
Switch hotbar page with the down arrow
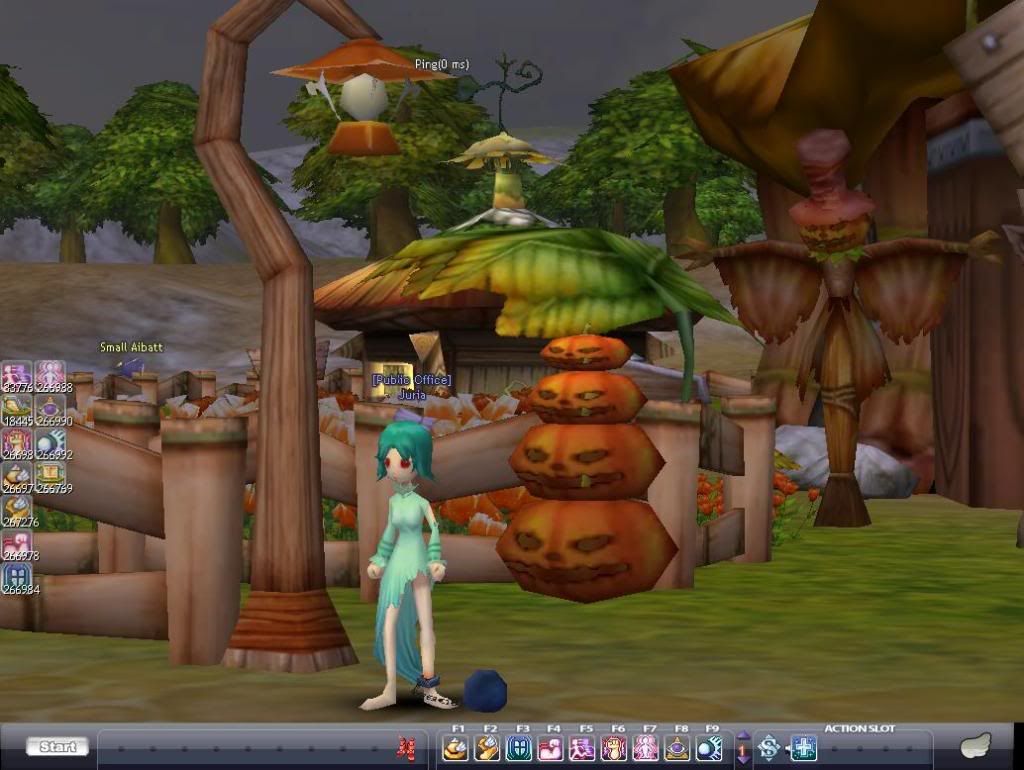tap(743, 759)
